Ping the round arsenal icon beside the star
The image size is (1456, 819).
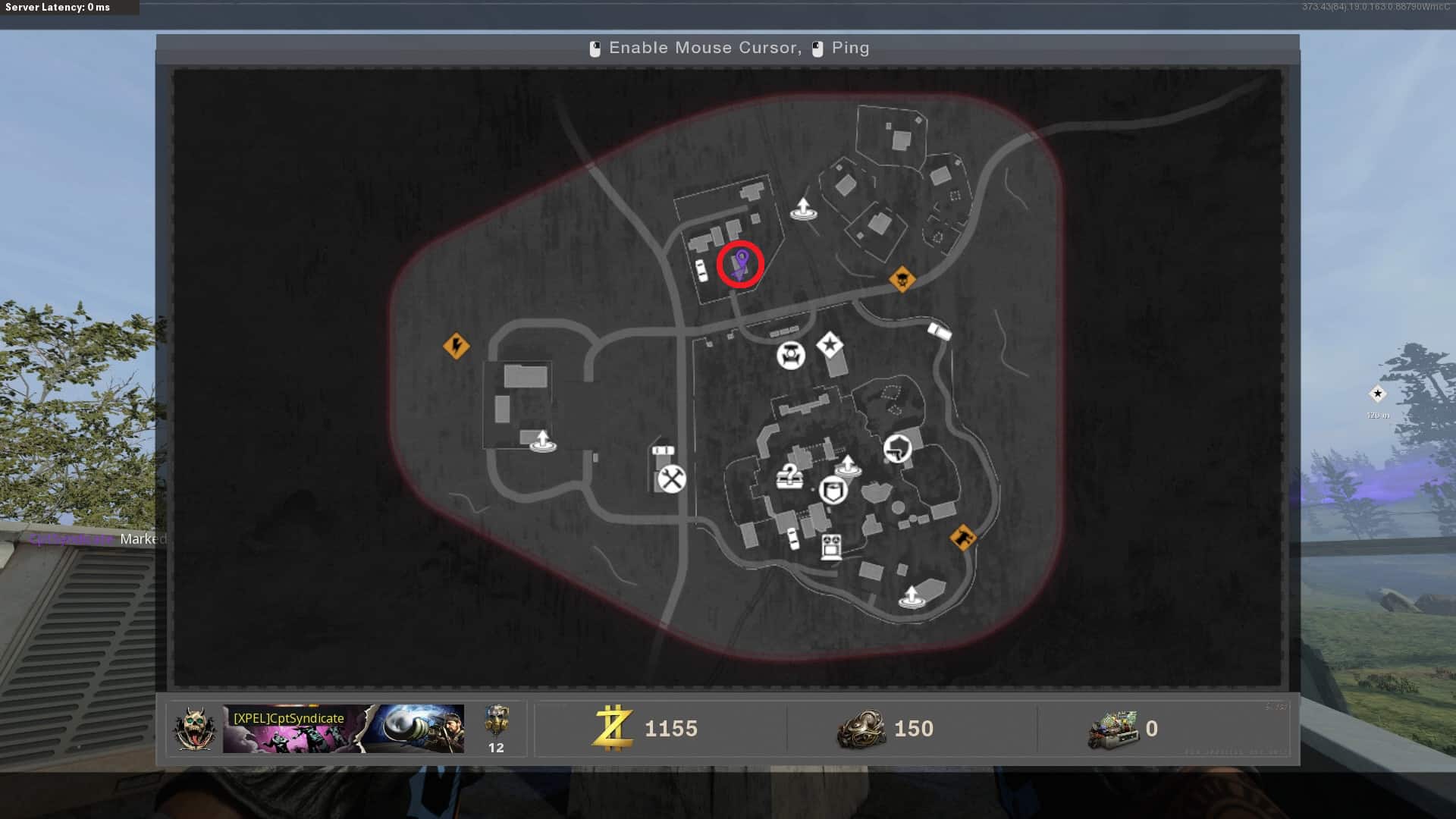790,355
